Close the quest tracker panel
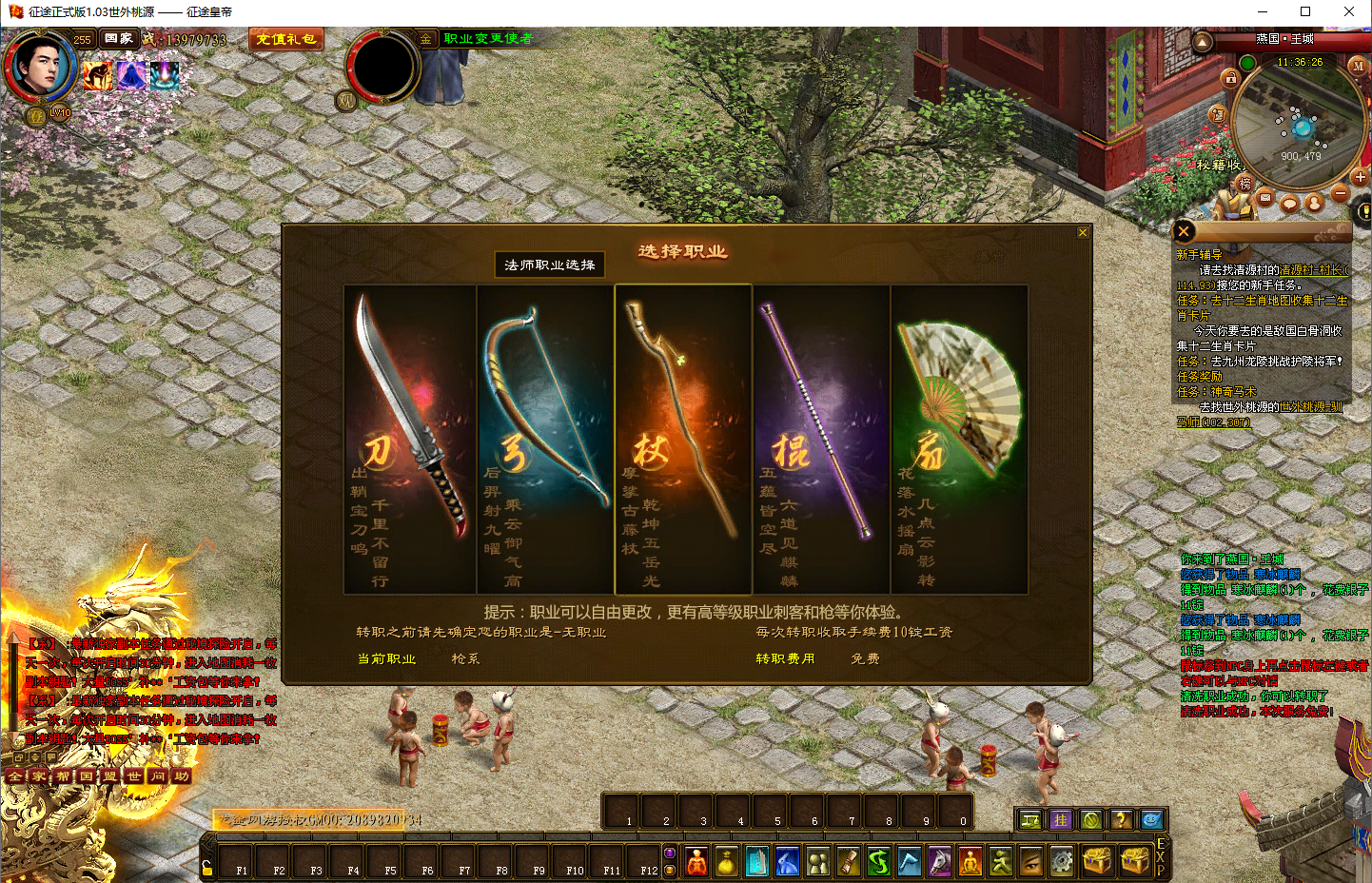This screenshot has width=1372, height=883. [1184, 231]
